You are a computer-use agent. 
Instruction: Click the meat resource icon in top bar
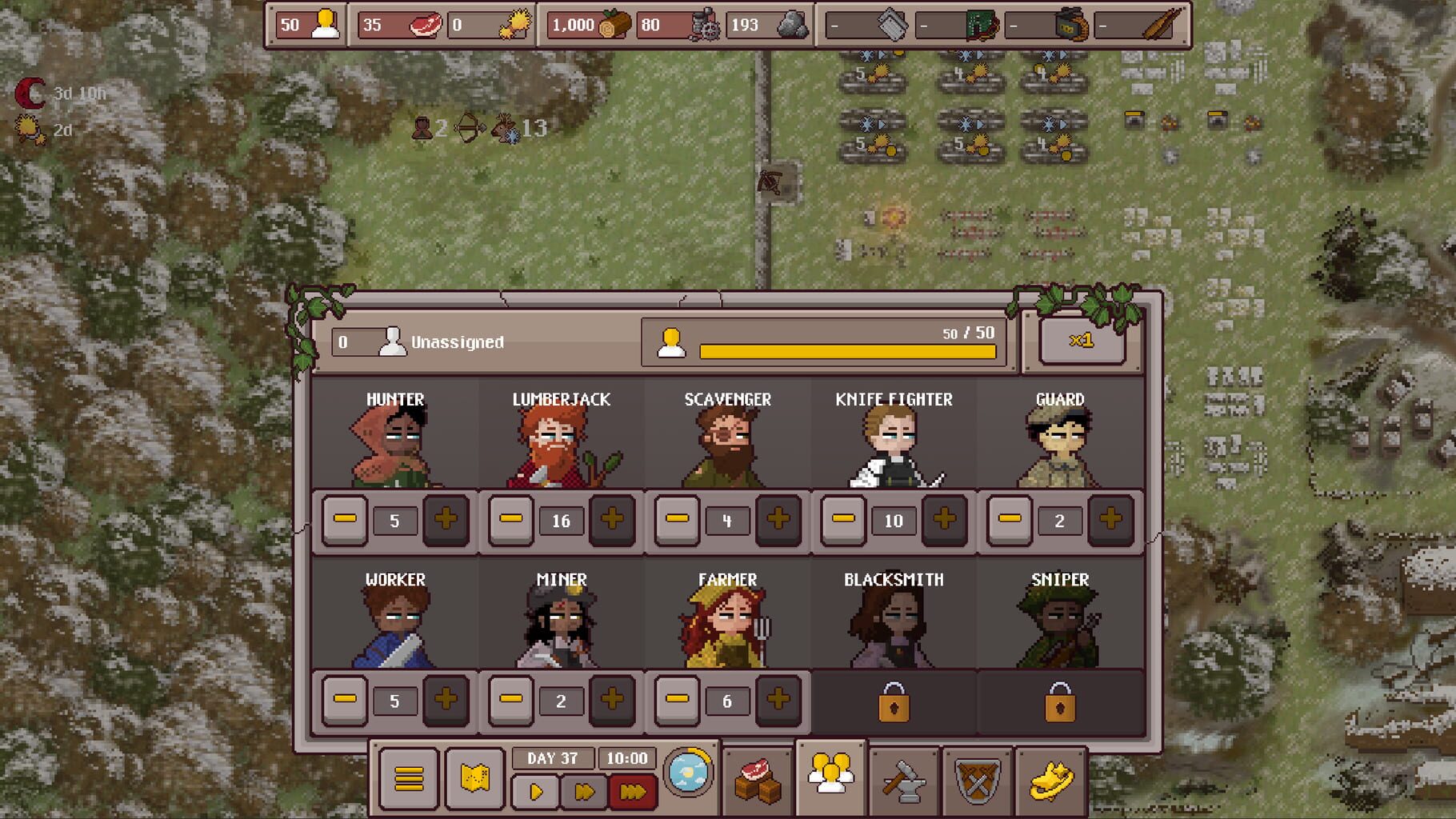pos(425,25)
